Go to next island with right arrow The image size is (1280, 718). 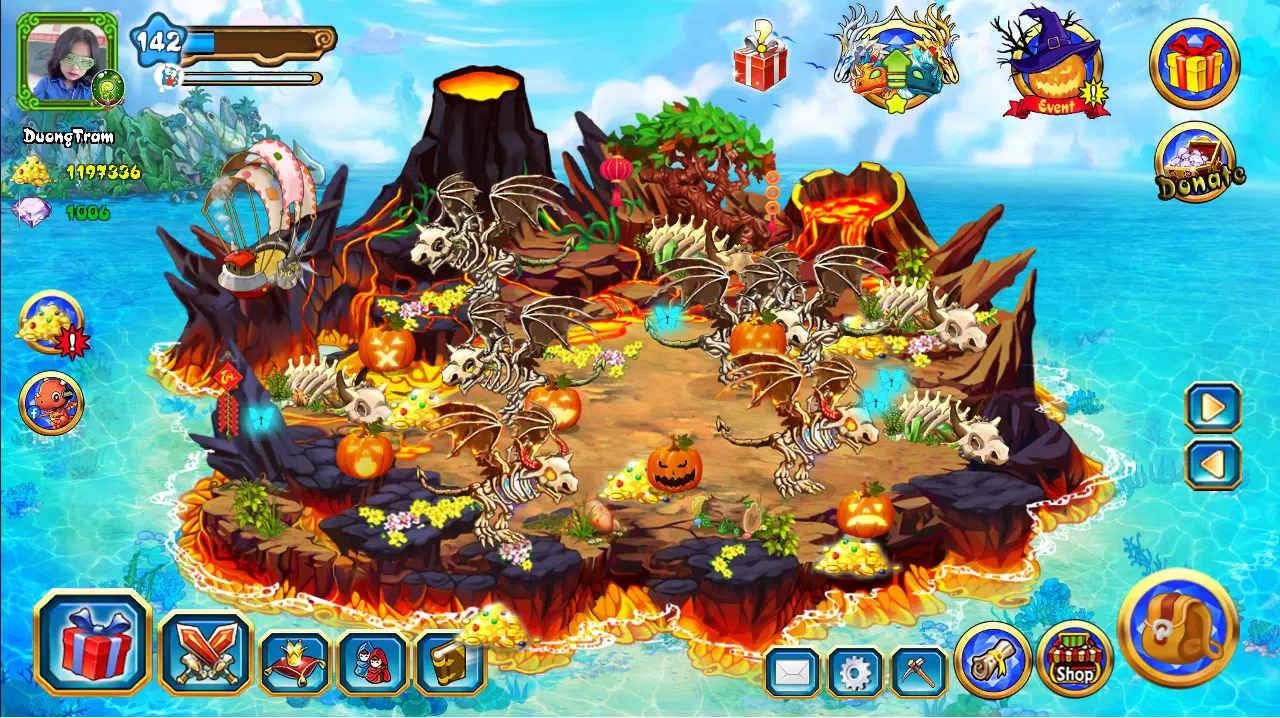click(1213, 407)
